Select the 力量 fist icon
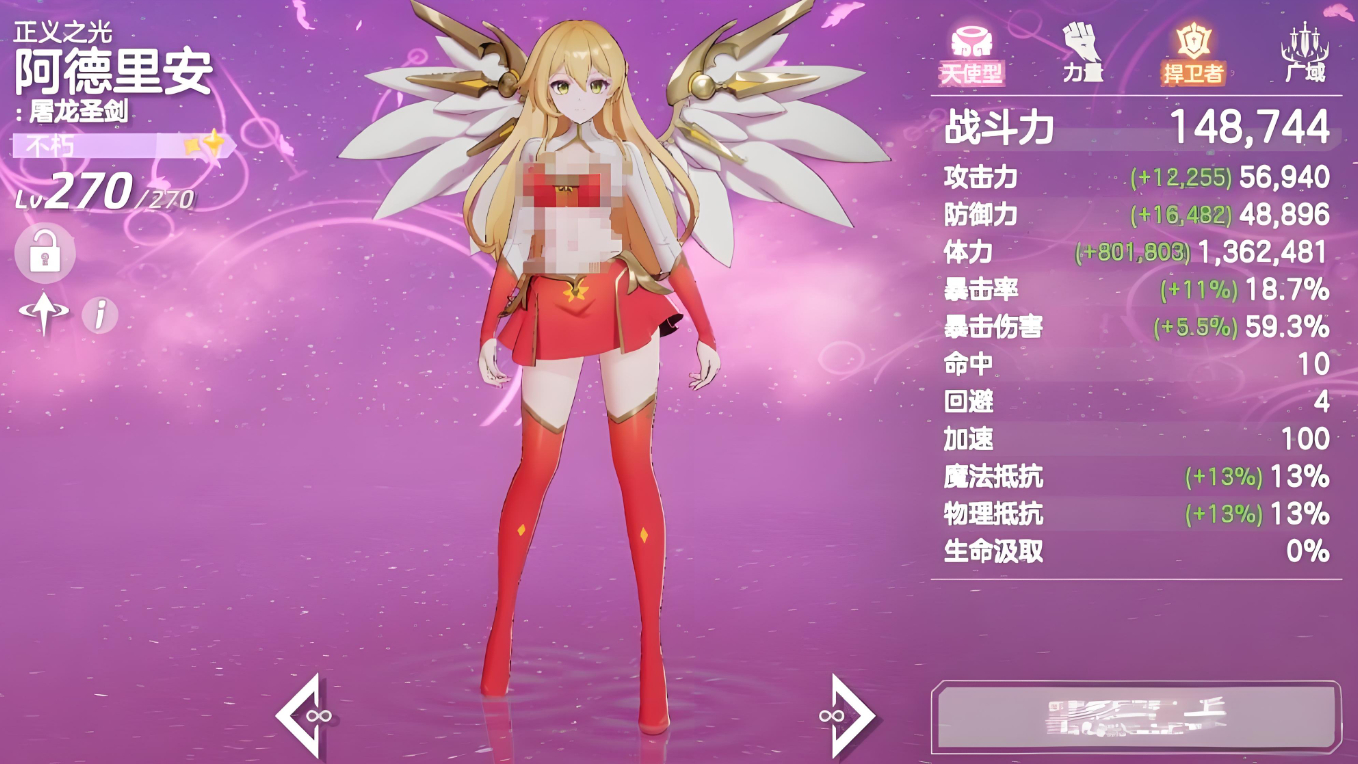Screen dimensions: 1358x764 coord(1082,53)
